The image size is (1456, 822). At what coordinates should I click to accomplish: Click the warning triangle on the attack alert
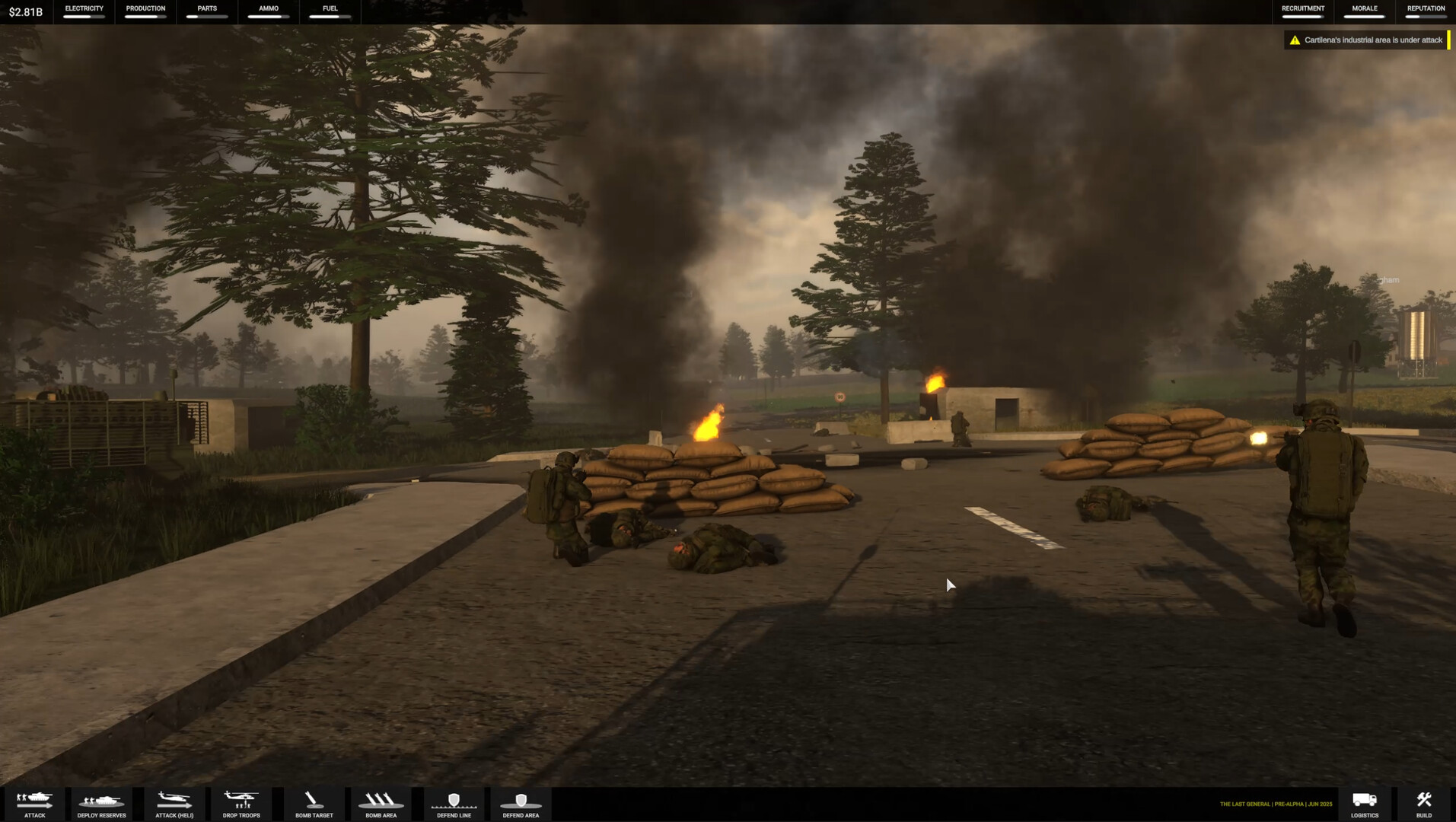1294,39
